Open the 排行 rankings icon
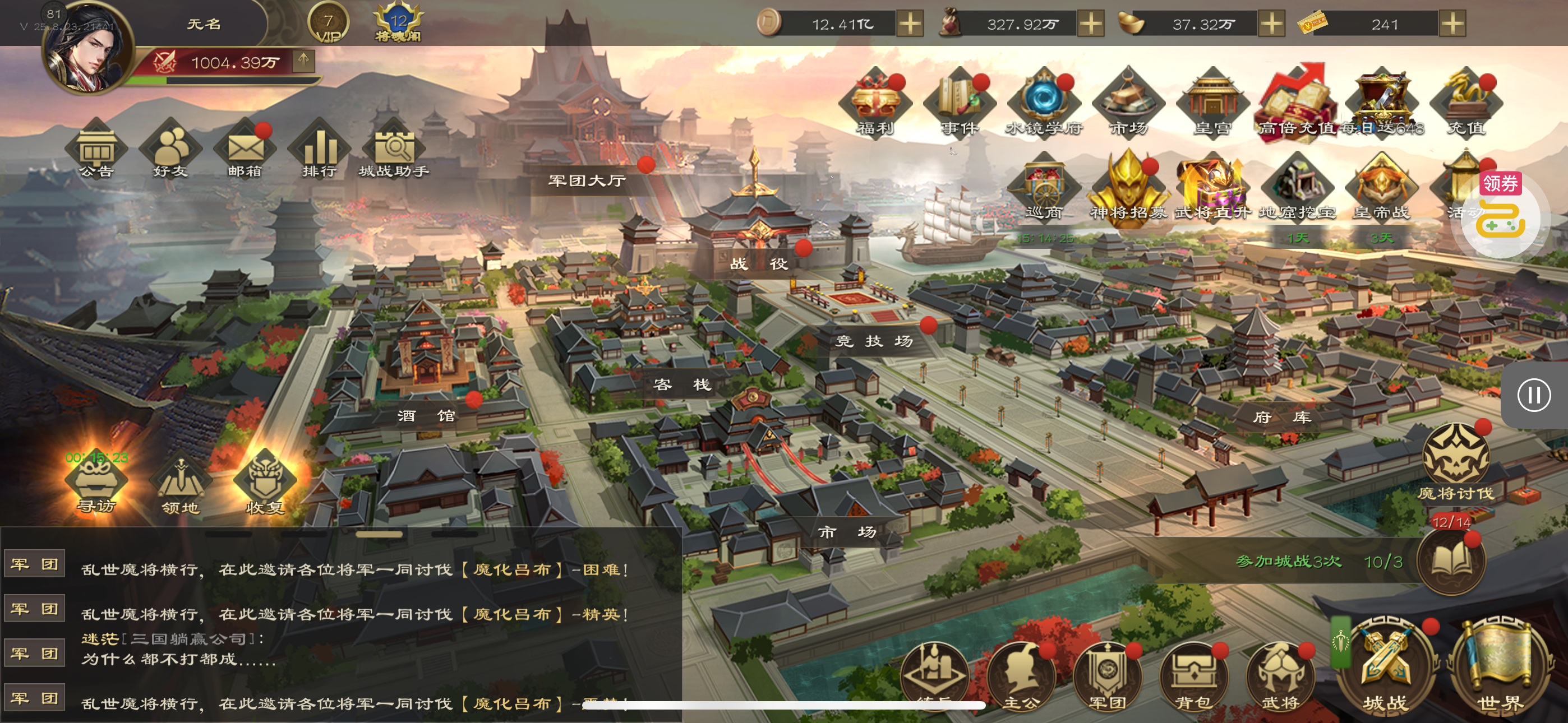Screen dimensions: 1568x723 [x=320, y=151]
